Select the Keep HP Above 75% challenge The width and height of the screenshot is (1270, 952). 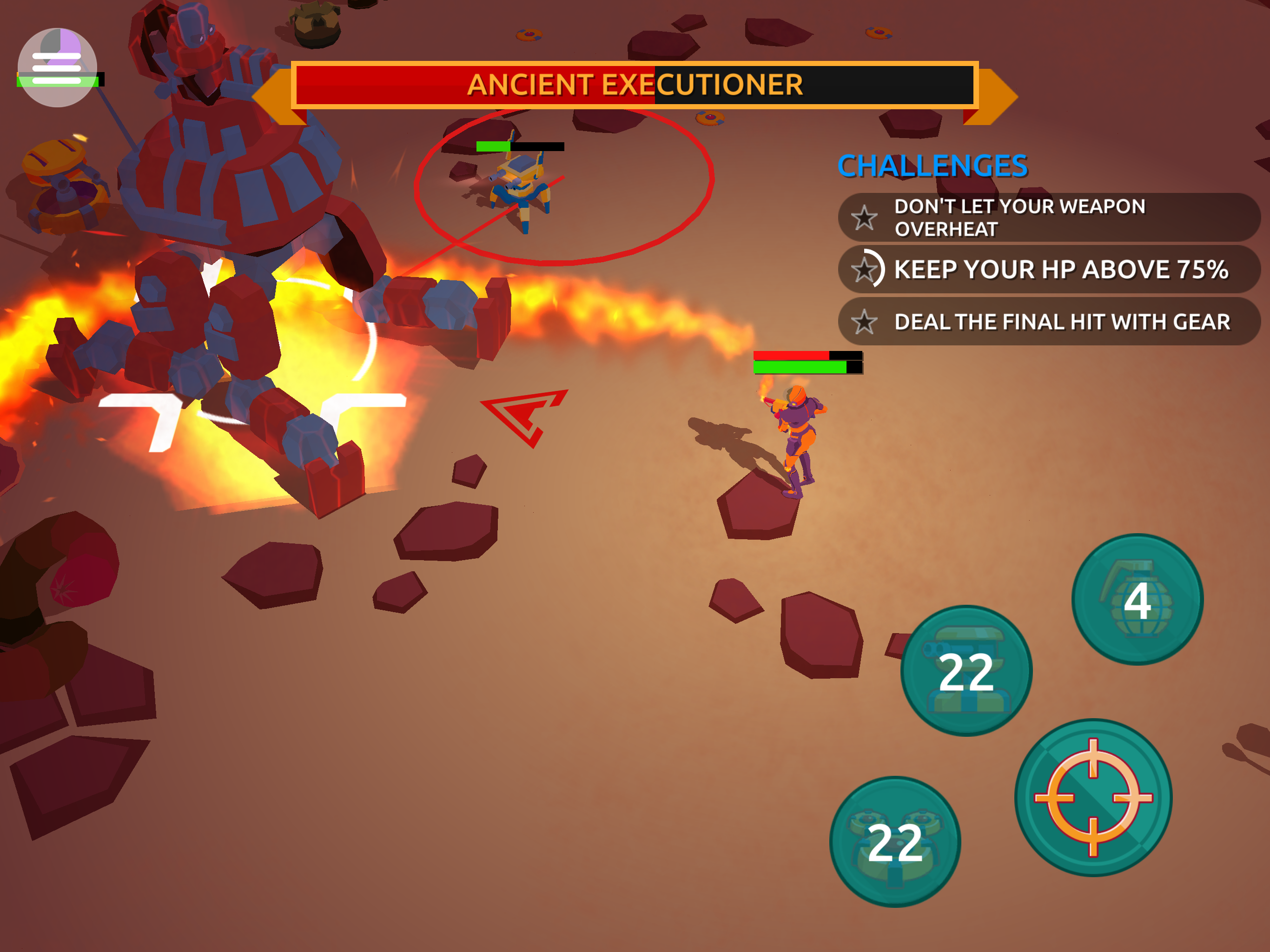1048,269
